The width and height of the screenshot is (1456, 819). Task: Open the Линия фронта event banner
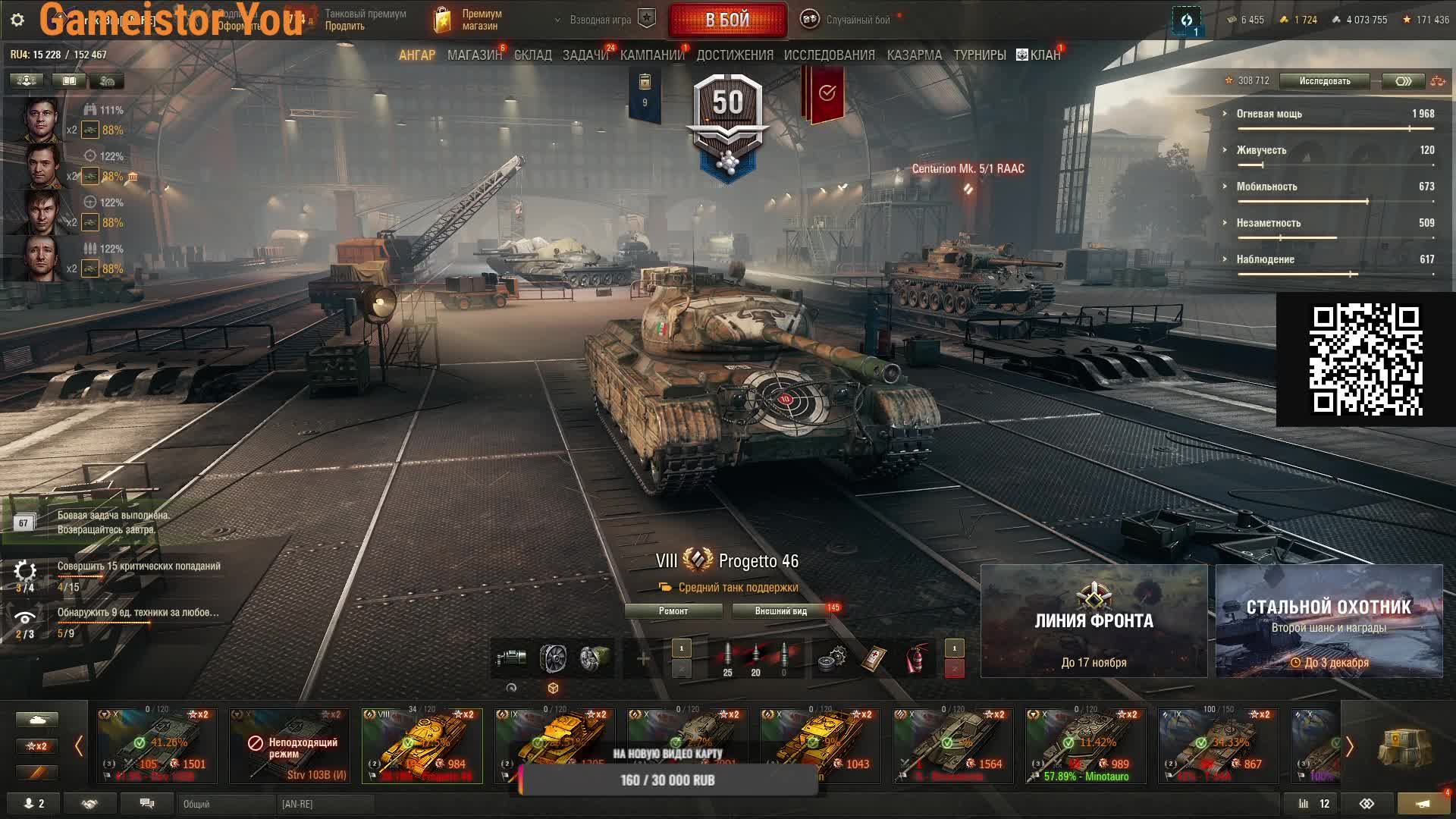(1094, 621)
